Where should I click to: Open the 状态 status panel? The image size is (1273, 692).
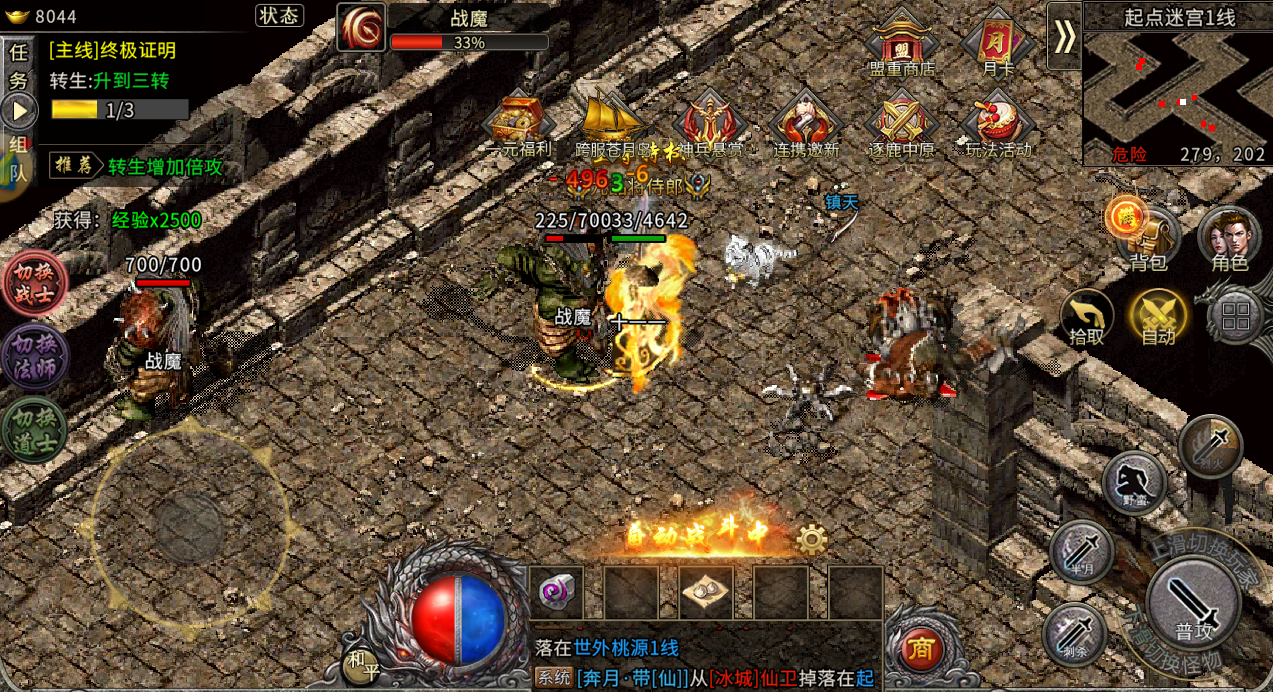(x=279, y=15)
